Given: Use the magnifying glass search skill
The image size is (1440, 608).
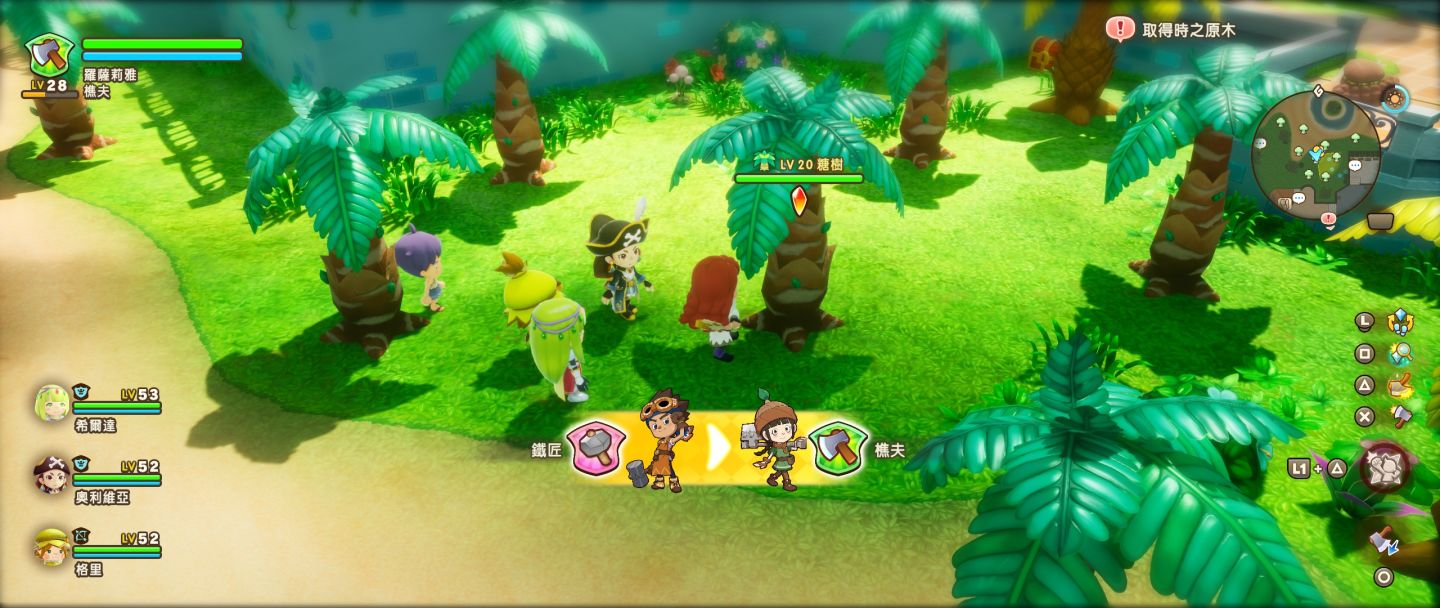Looking at the screenshot, I should (x=1400, y=353).
